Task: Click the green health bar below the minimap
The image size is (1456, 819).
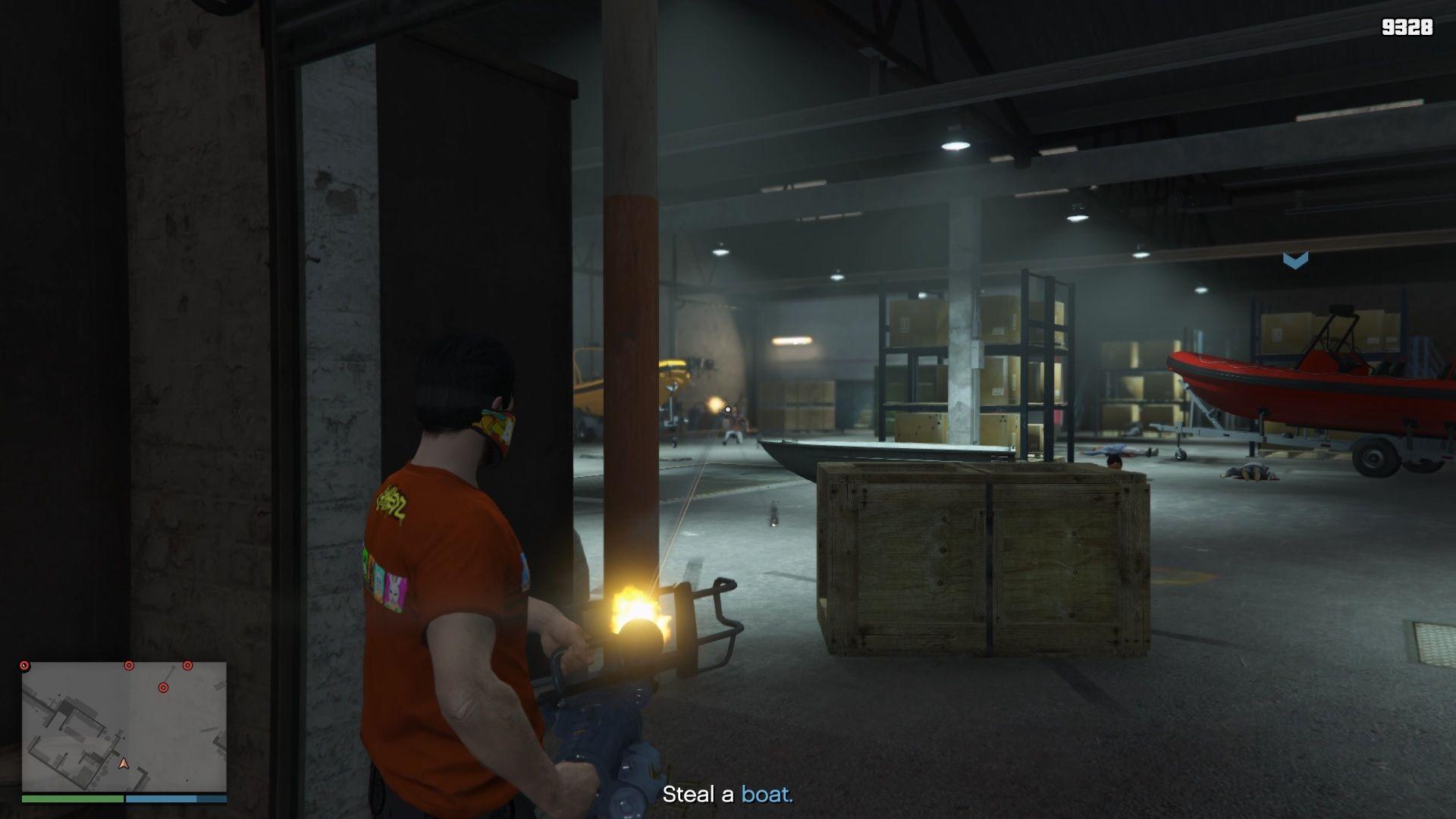Action: click(x=72, y=800)
